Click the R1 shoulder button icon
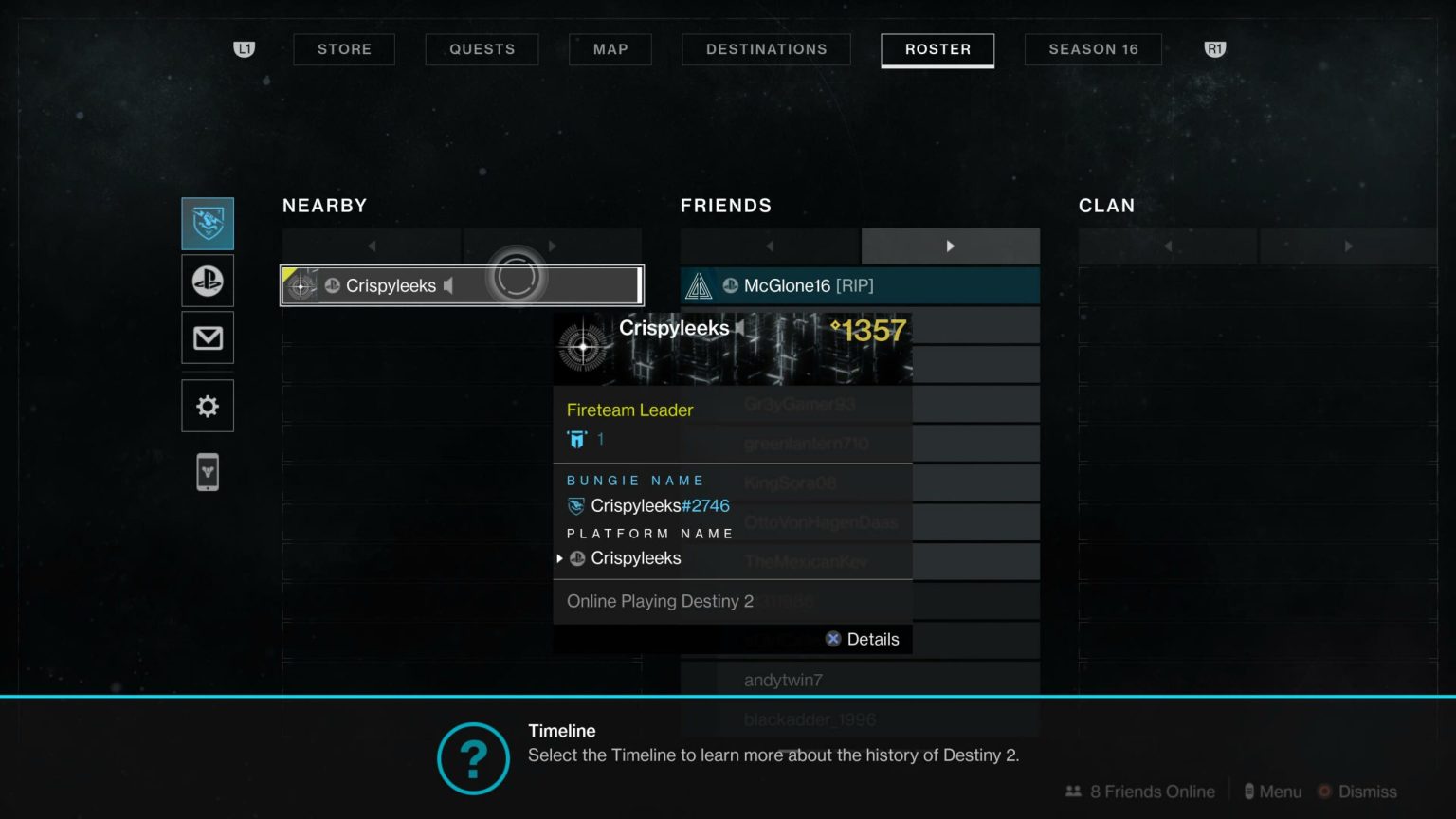The image size is (1456, 819). (1214, 48)
